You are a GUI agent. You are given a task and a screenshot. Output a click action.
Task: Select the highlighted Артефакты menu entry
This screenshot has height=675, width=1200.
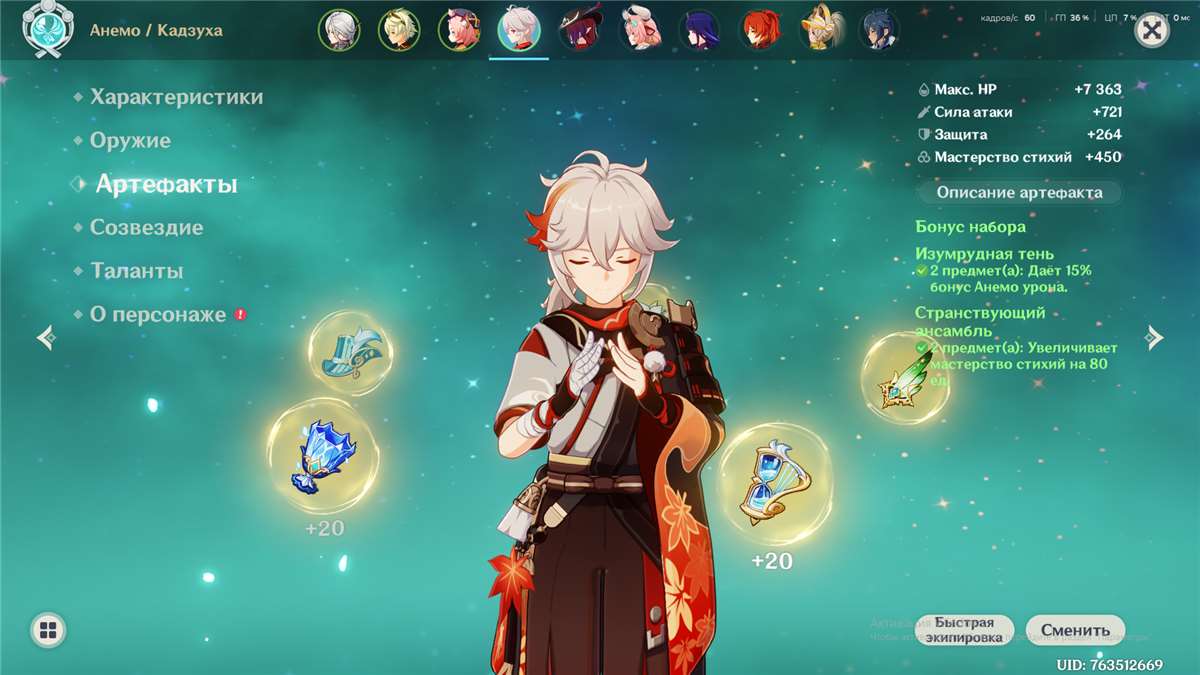166,185
